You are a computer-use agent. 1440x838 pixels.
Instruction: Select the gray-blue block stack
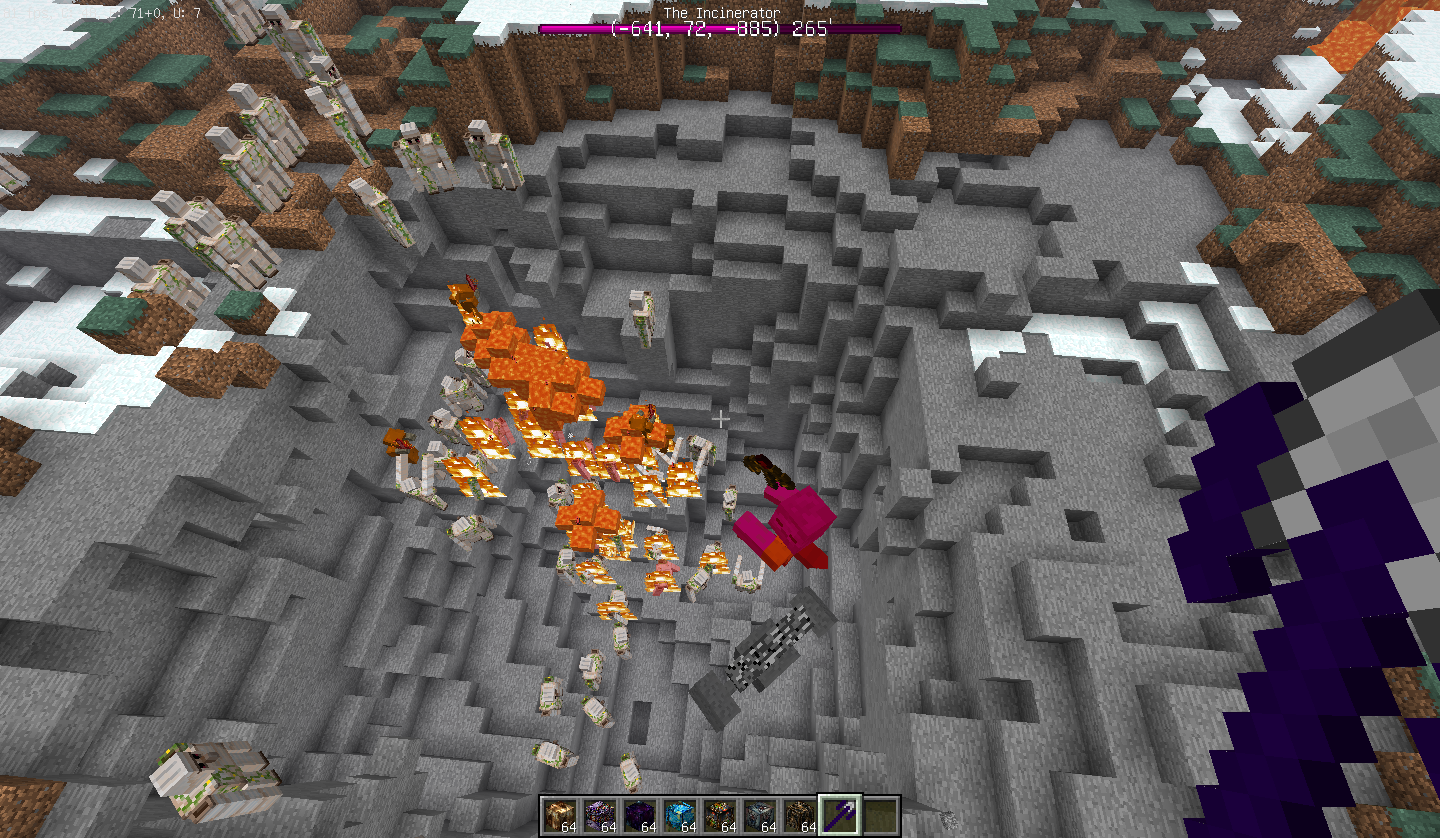[760, 815]
